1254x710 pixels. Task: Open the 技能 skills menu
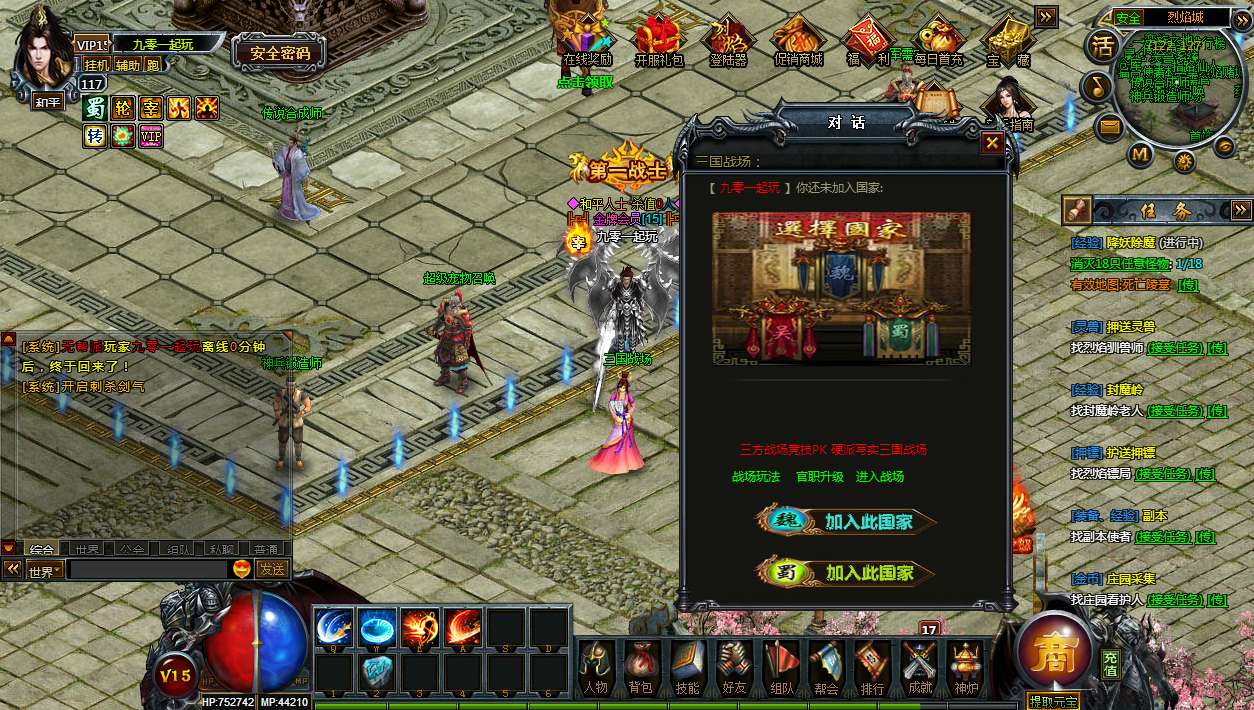(687, 665)
